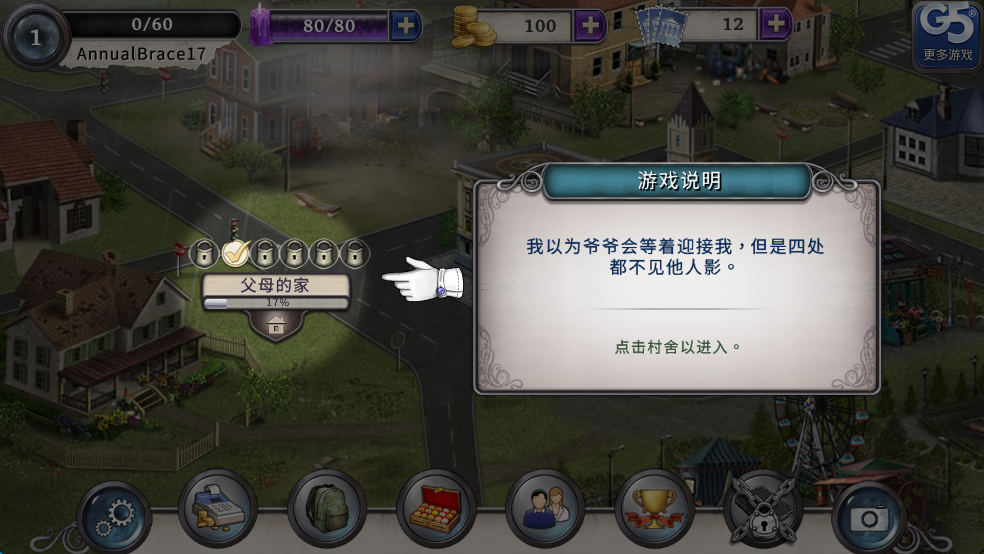View the trophy achievements
Screen dimensions: 984x554
[654, 510]
